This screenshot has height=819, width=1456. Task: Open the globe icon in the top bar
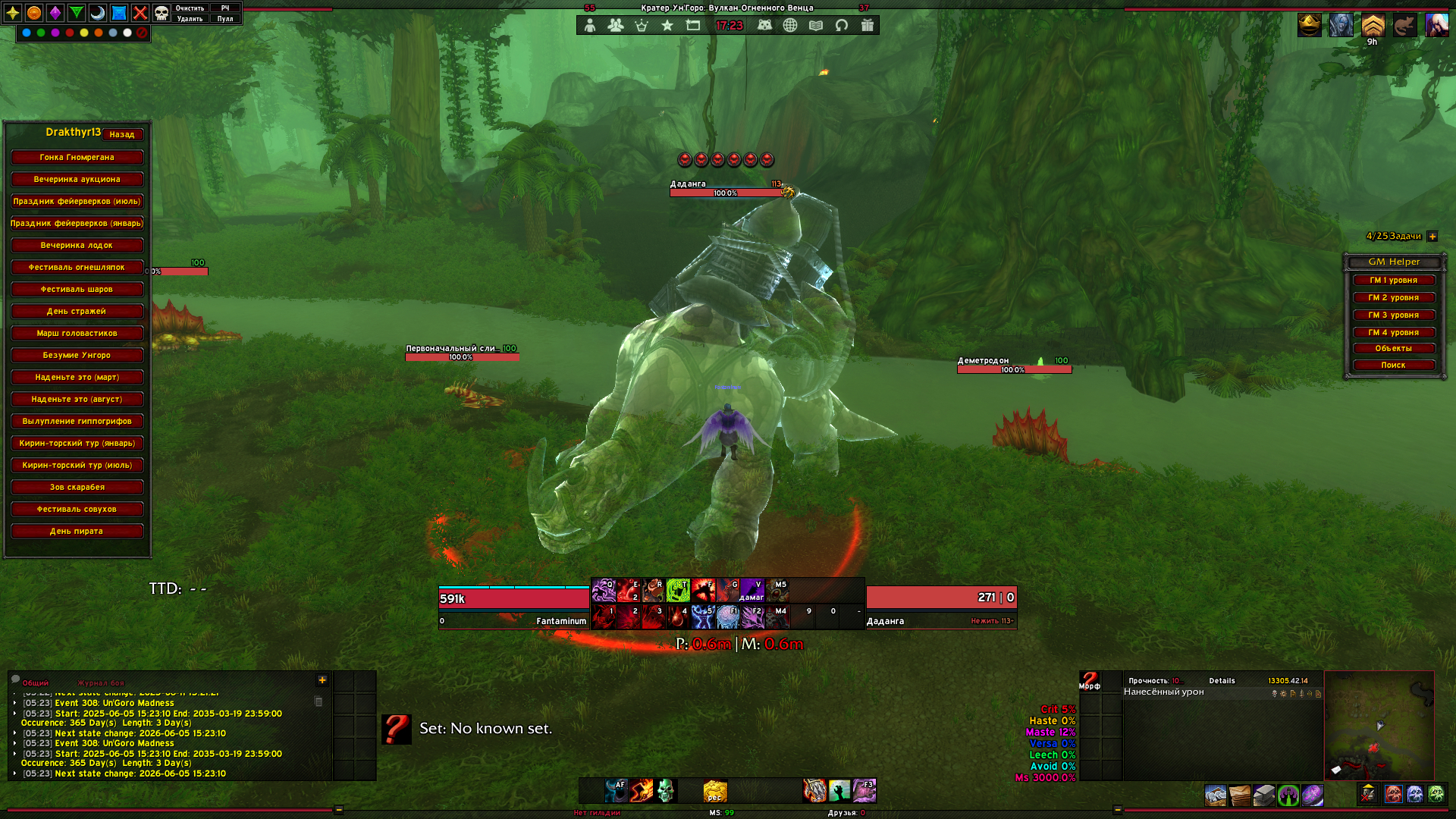click(x=790, y=25)
